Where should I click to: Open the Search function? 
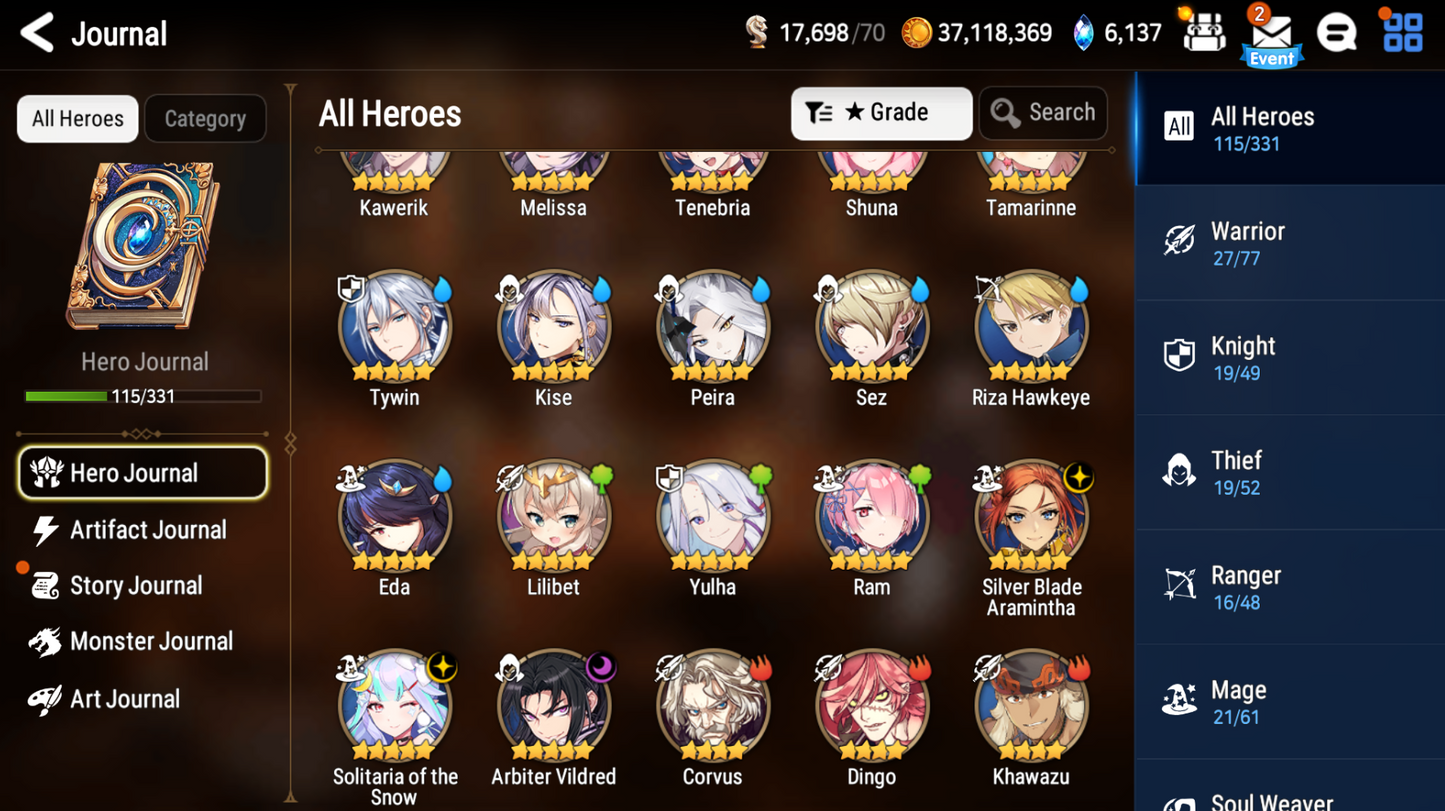click(x=1043, y=112)
